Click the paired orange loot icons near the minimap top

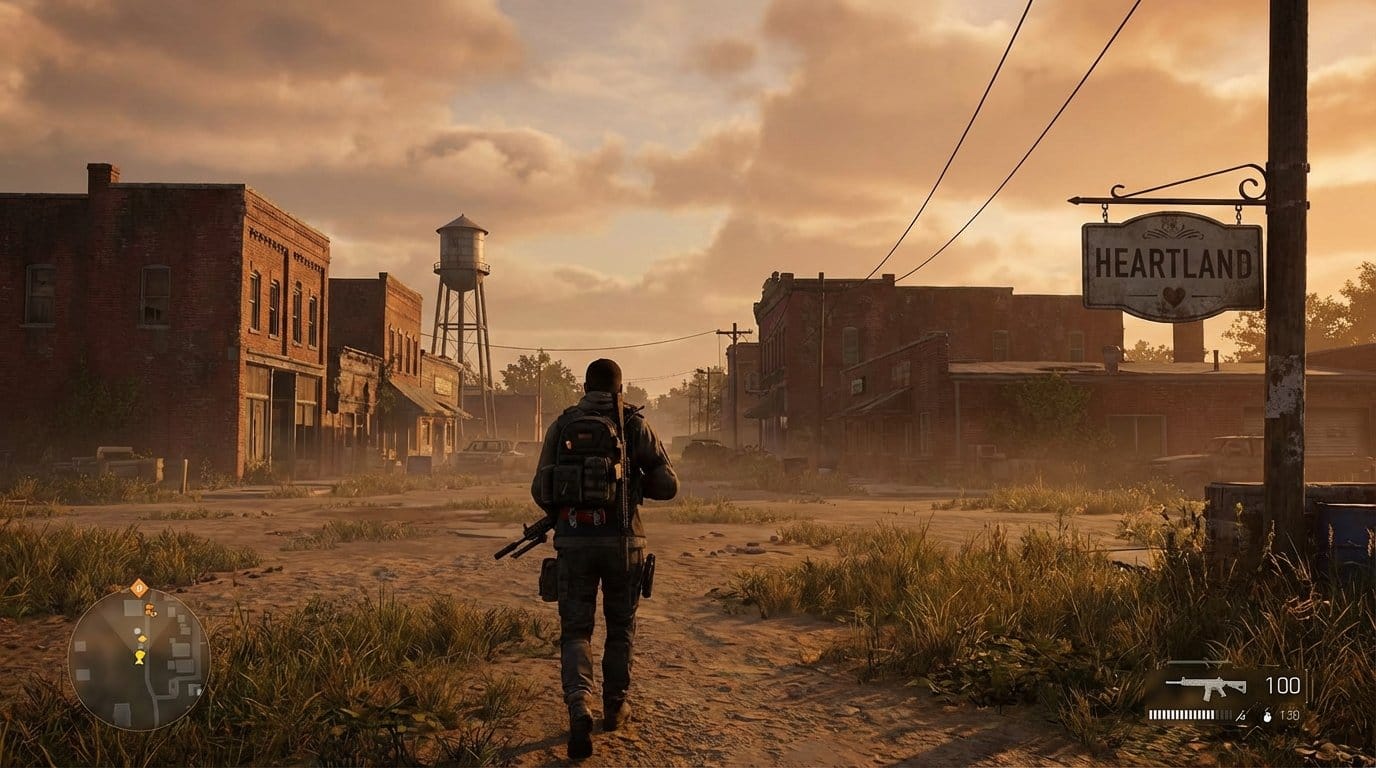(150, 609)
